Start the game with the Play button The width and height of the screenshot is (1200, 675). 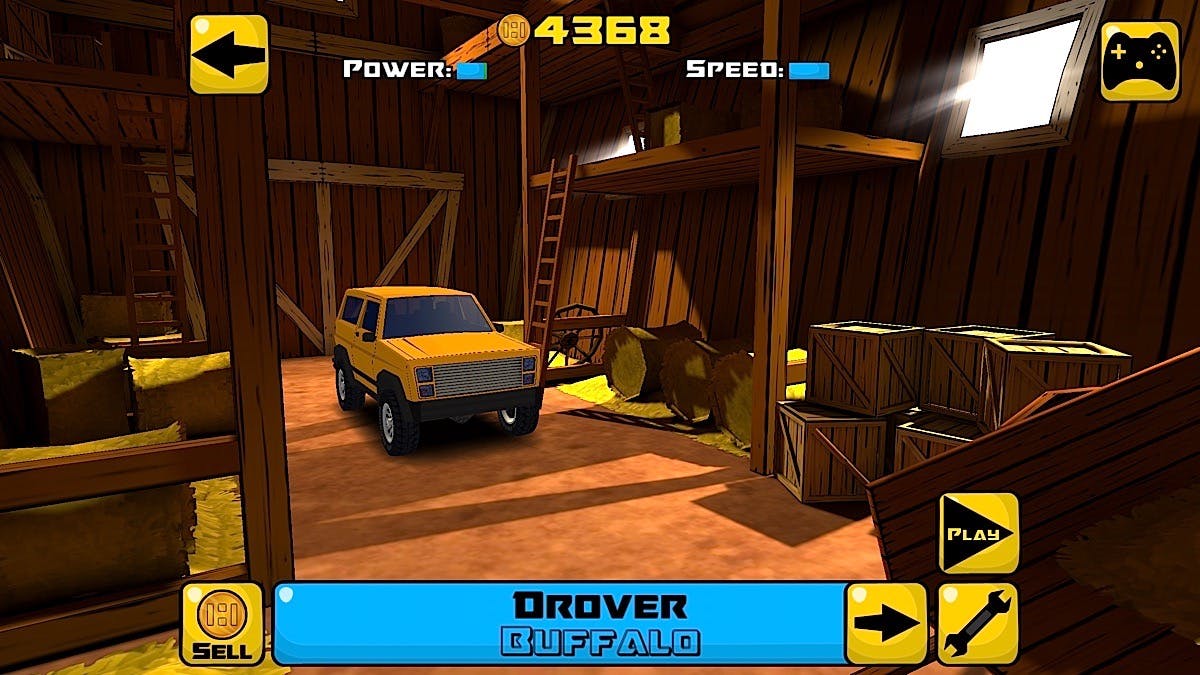tap(978, 533)
